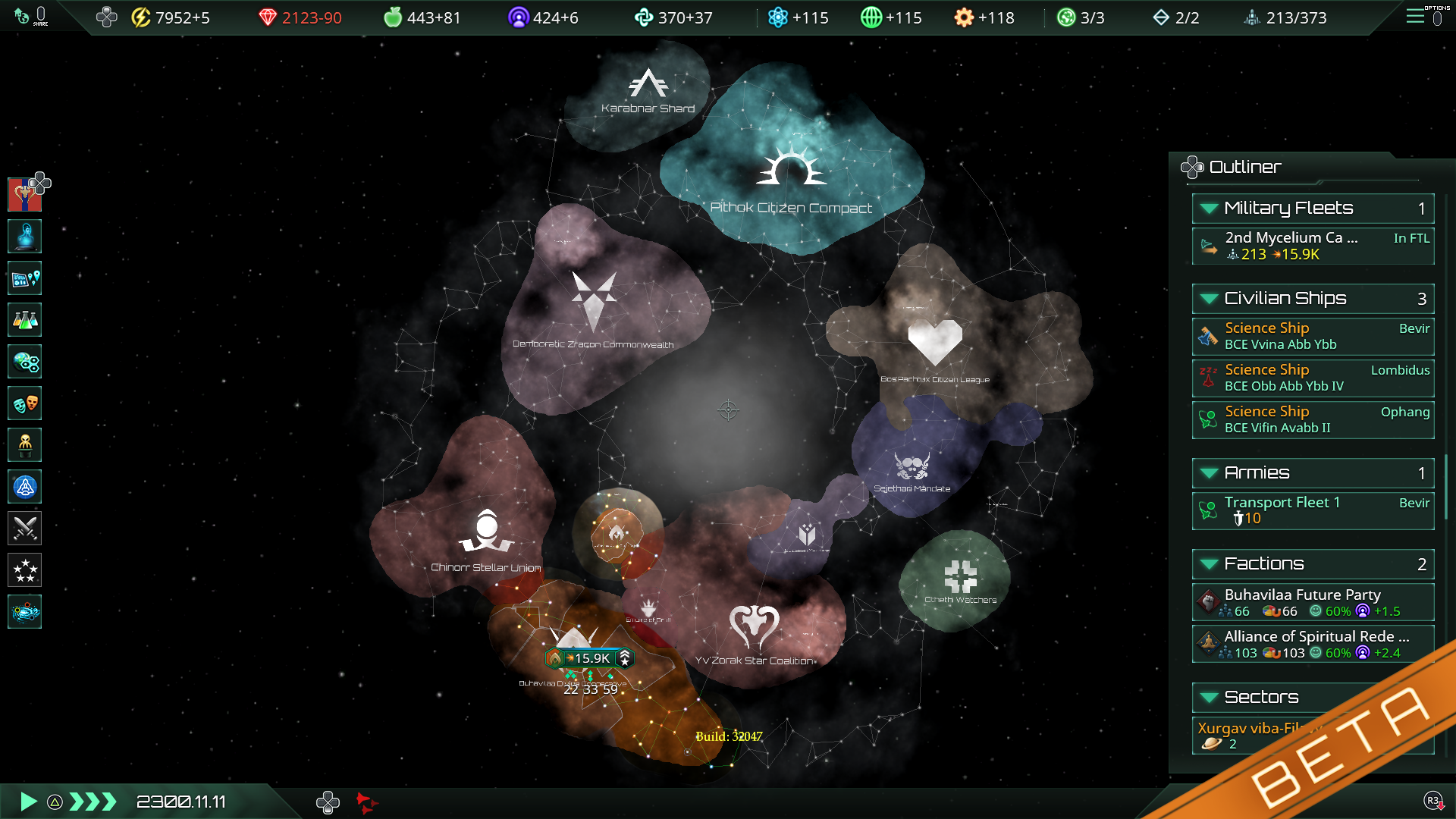Select Transport Fleet 1 under Armies
The image size is (1456, 819).
tap(1312, 510)
